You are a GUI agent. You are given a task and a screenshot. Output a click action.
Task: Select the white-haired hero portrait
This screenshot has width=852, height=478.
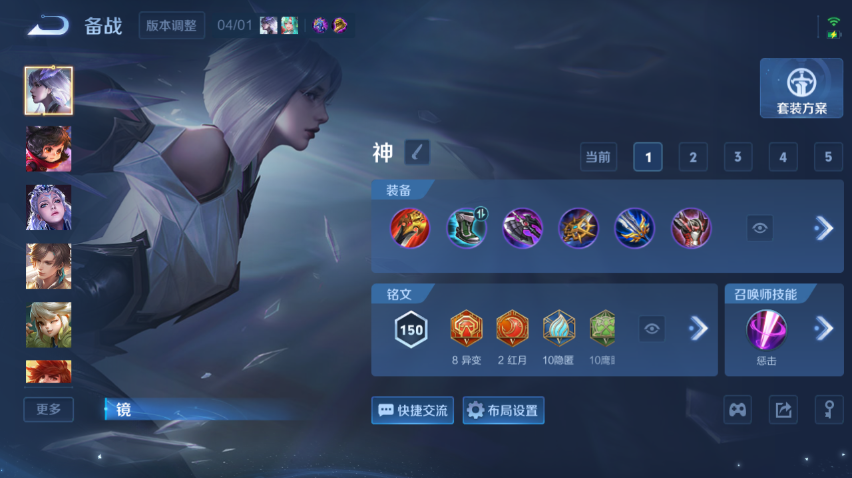coord(48,91)
